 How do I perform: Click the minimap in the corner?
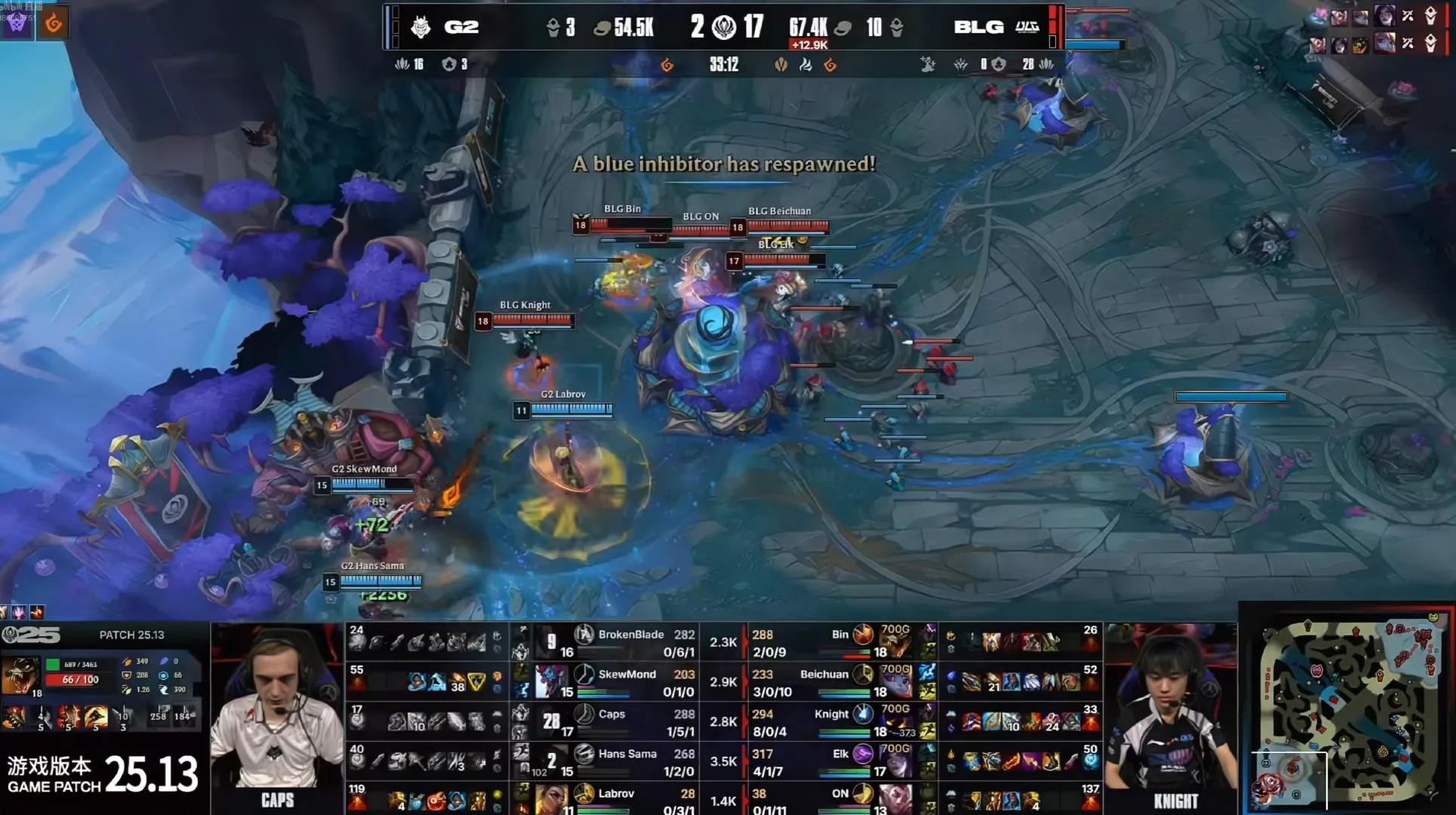pos(1348,709)
